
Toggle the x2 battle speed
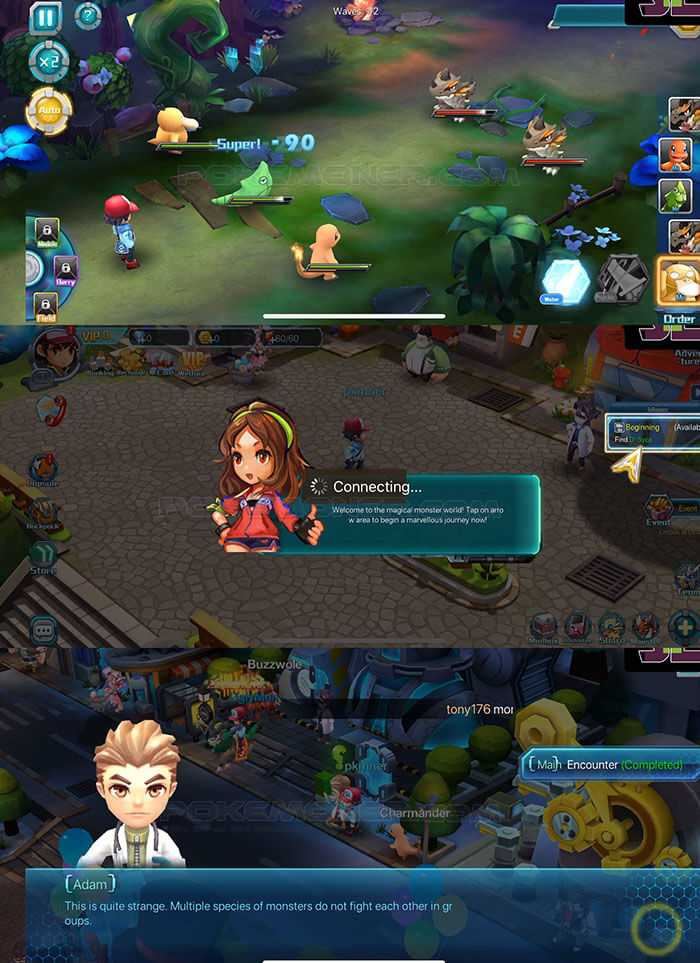click(x=48, y=61)
